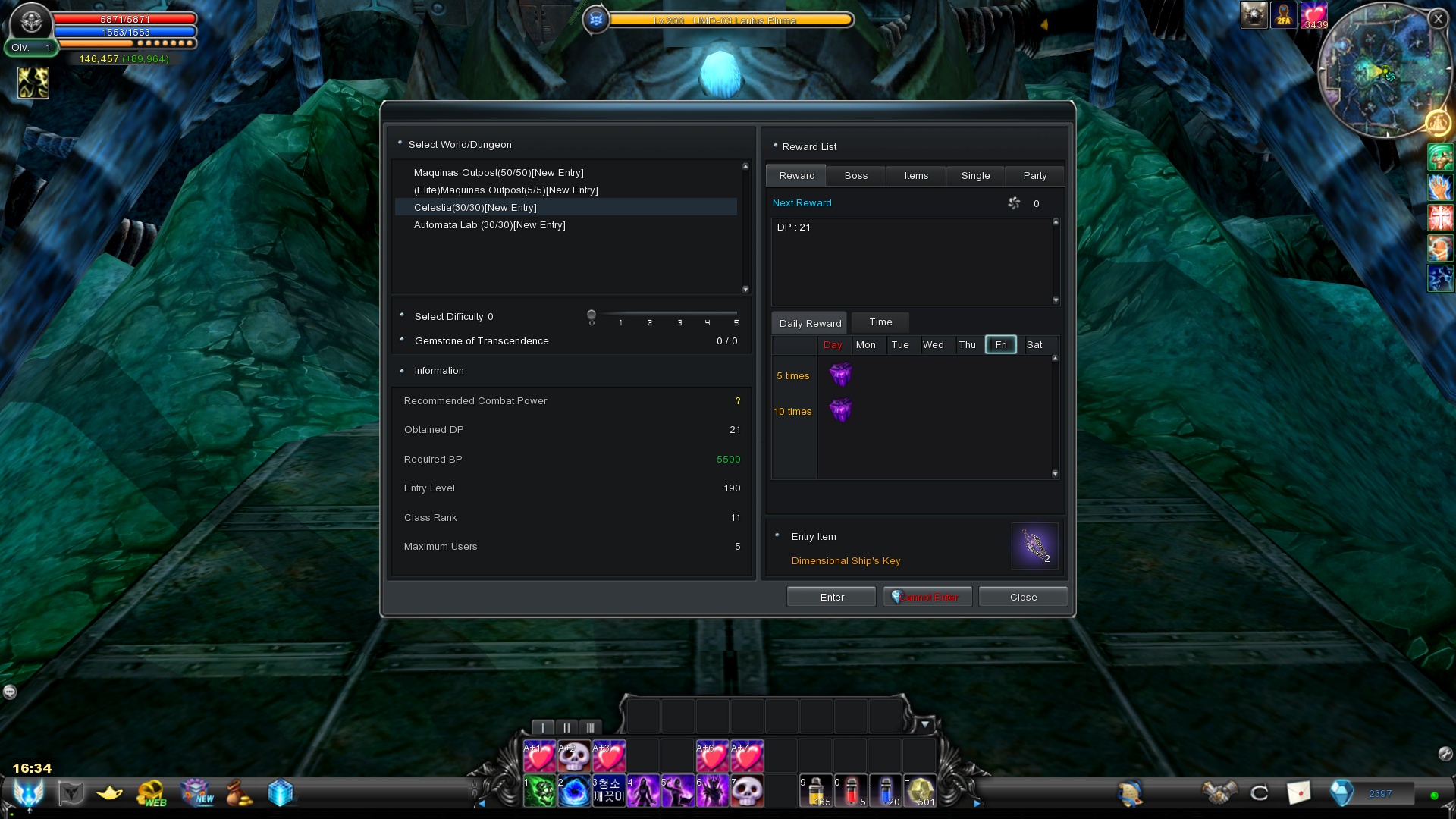Viewport: 1456px width, 819px height.
Task: Open the WEB shop icon
Action: pyautogui.click(x=151, y=793)
